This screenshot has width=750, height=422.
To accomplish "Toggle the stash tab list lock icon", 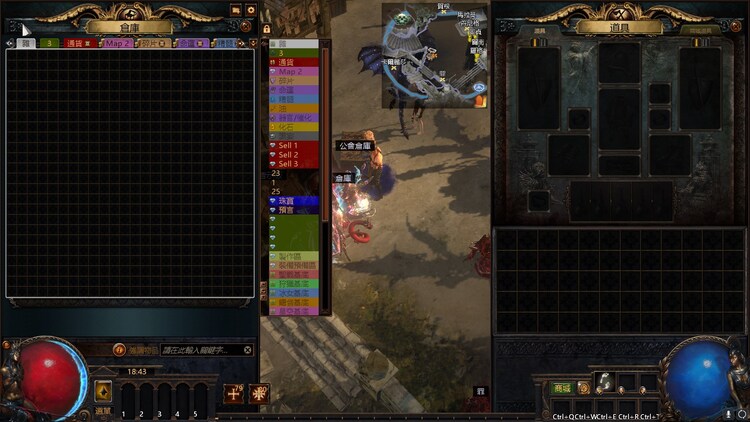I will click(x=267, y=31).
